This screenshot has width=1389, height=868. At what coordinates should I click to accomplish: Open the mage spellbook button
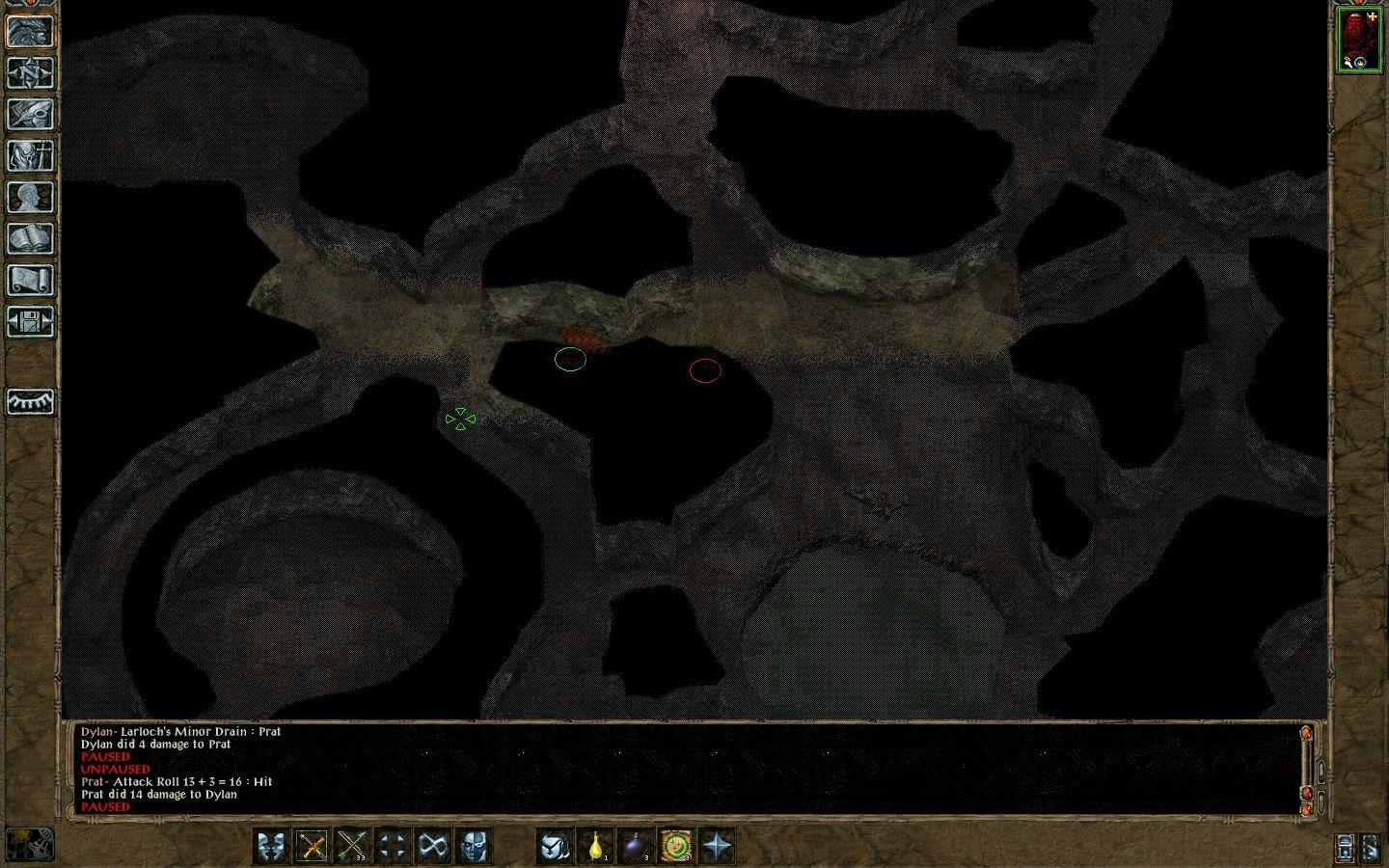pos(30,239)
